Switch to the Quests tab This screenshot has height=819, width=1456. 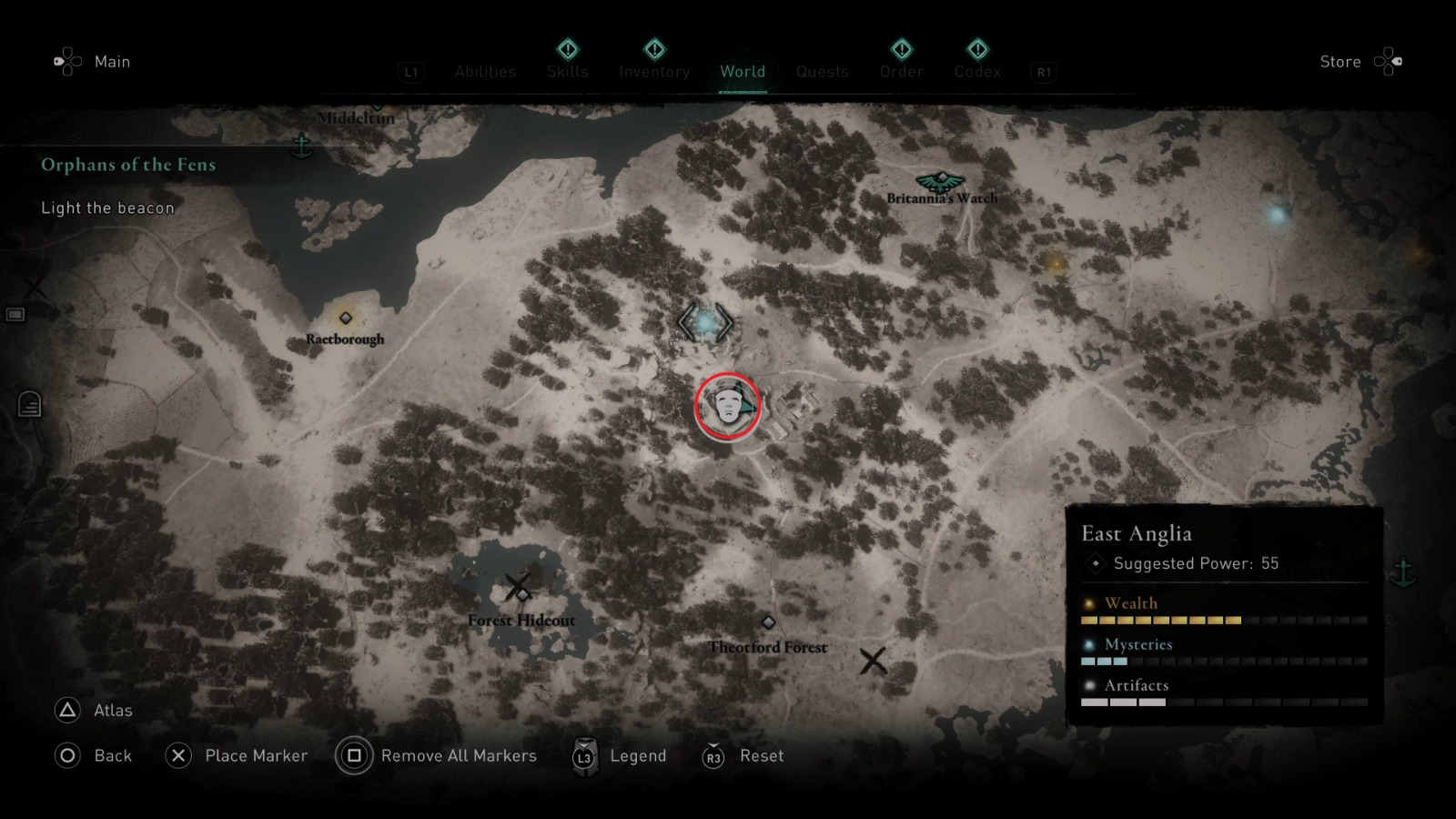point(822,71)
